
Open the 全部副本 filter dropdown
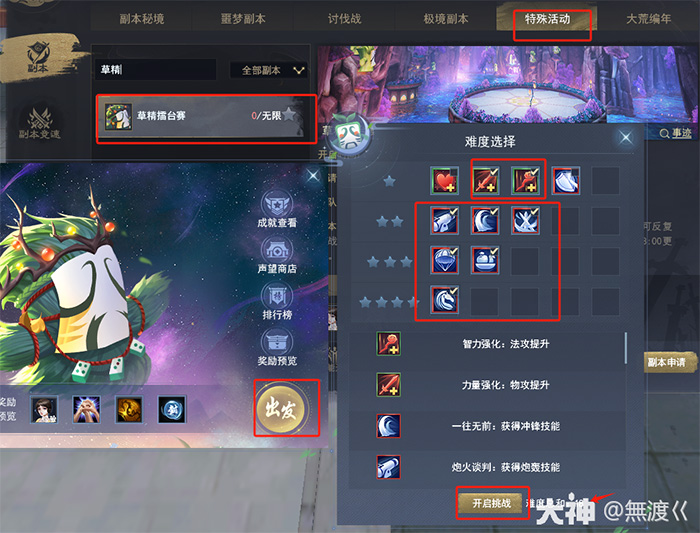coord(271,70)
